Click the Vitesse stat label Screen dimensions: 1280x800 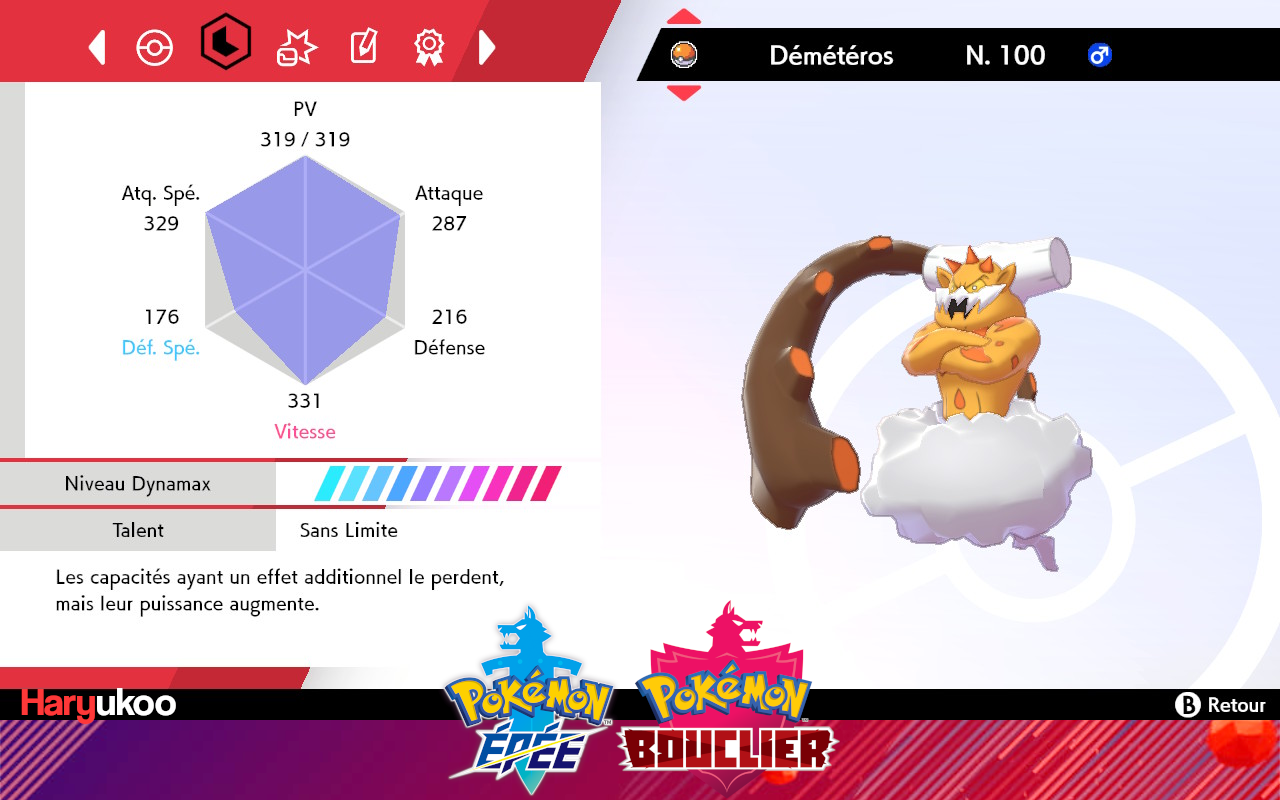coord(304,431)
